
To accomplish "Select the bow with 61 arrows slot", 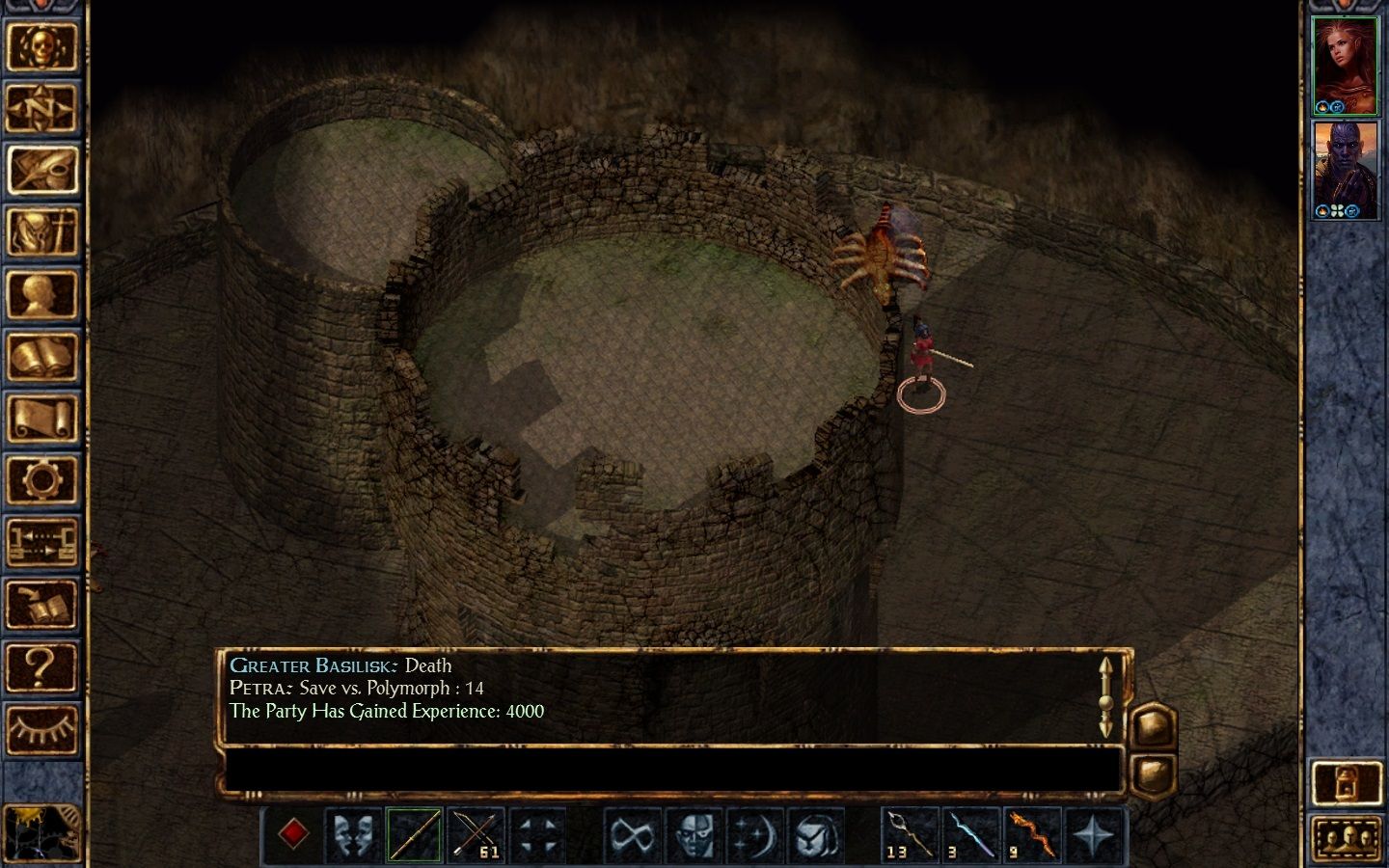I will click(x=476, y=833).
